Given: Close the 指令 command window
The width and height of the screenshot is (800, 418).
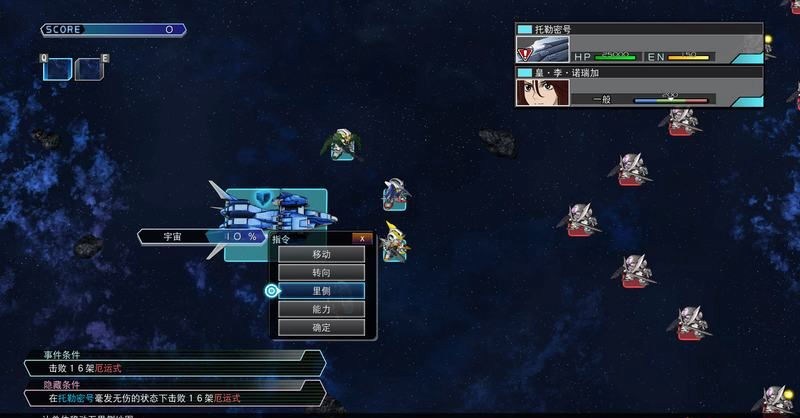Looking at the screenshot, I should tap(363, 238).
